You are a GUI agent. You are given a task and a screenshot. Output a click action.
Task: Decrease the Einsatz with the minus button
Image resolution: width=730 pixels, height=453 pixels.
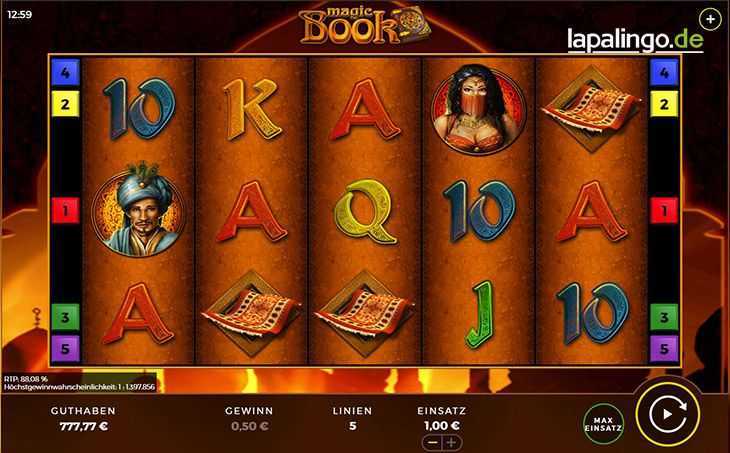pos(432,442)
